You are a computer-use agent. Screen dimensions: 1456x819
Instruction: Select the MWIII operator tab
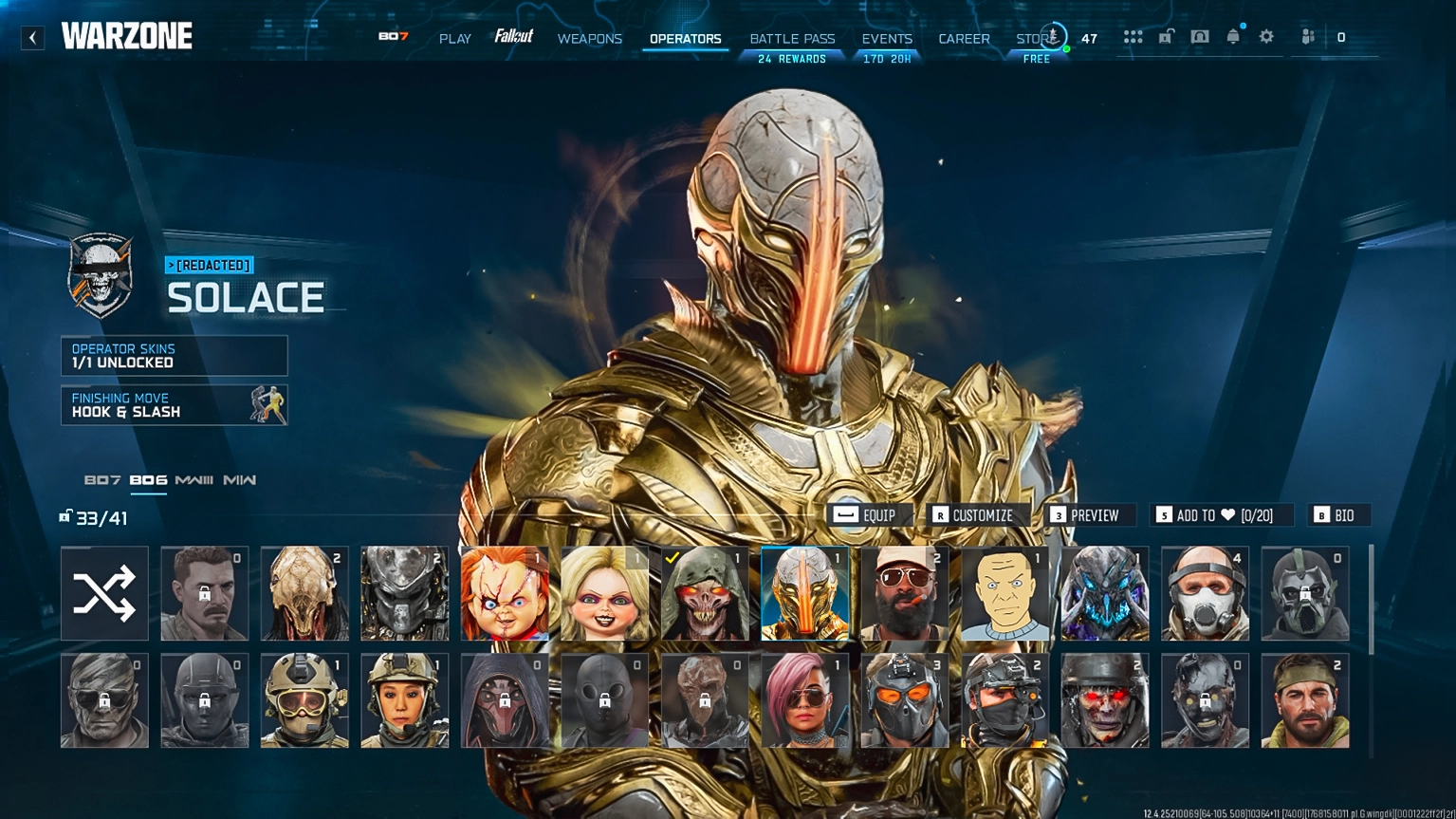[192, 480]
